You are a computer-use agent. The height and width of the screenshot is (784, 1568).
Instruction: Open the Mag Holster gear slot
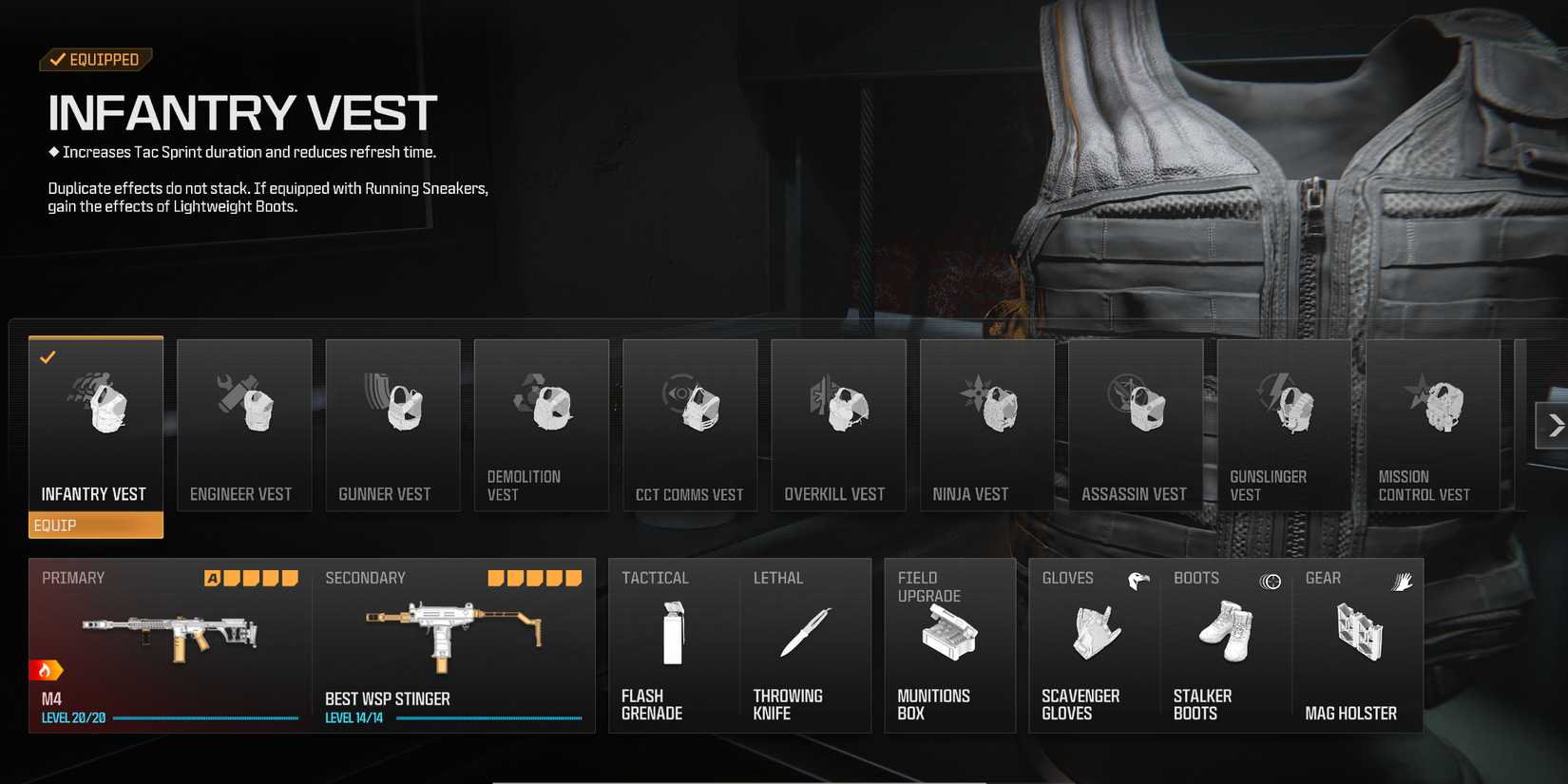click(x=1357, y=646)
